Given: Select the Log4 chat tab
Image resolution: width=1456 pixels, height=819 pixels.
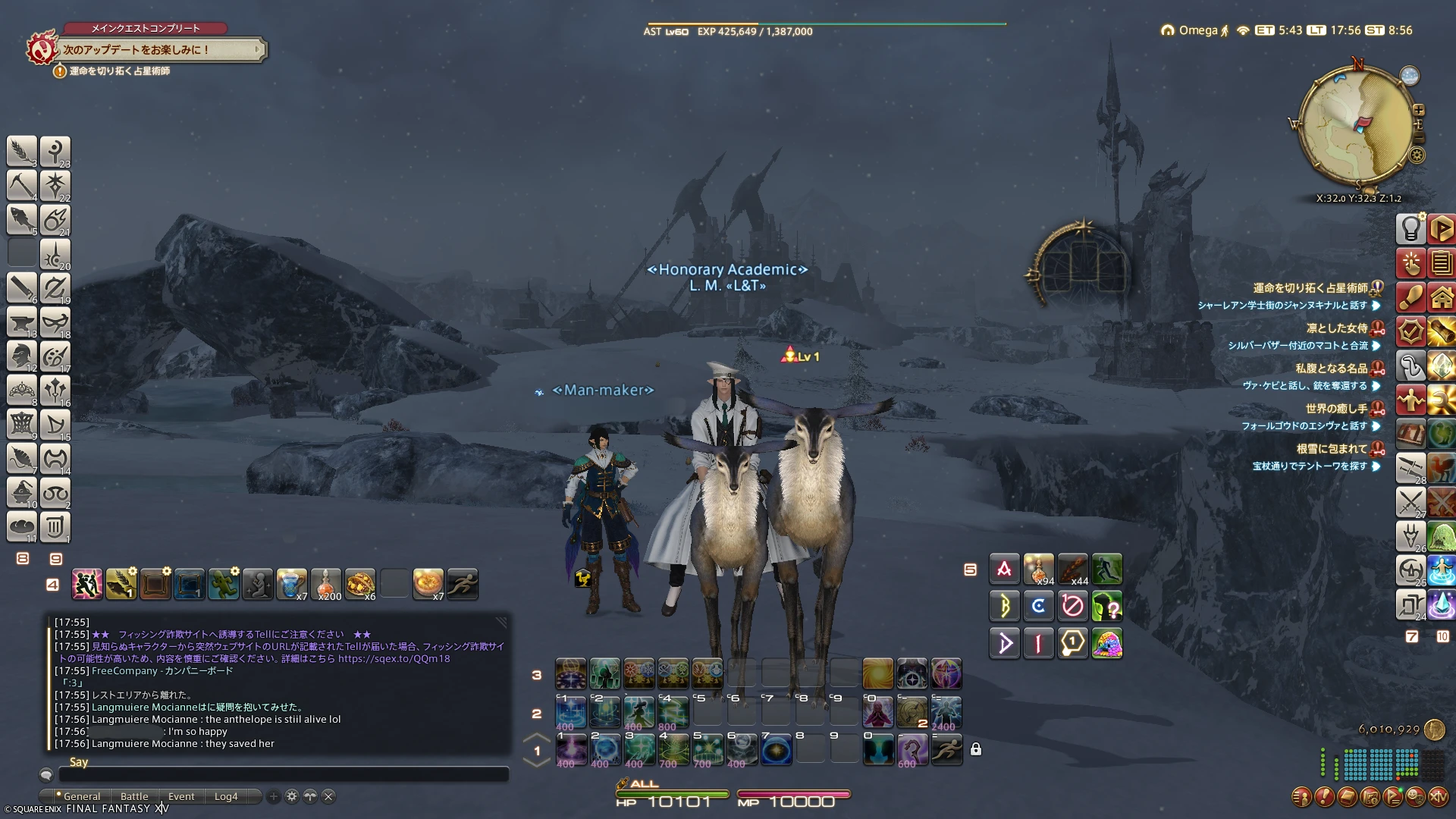Looking at the screenshot, I should (x=226, y=796).
